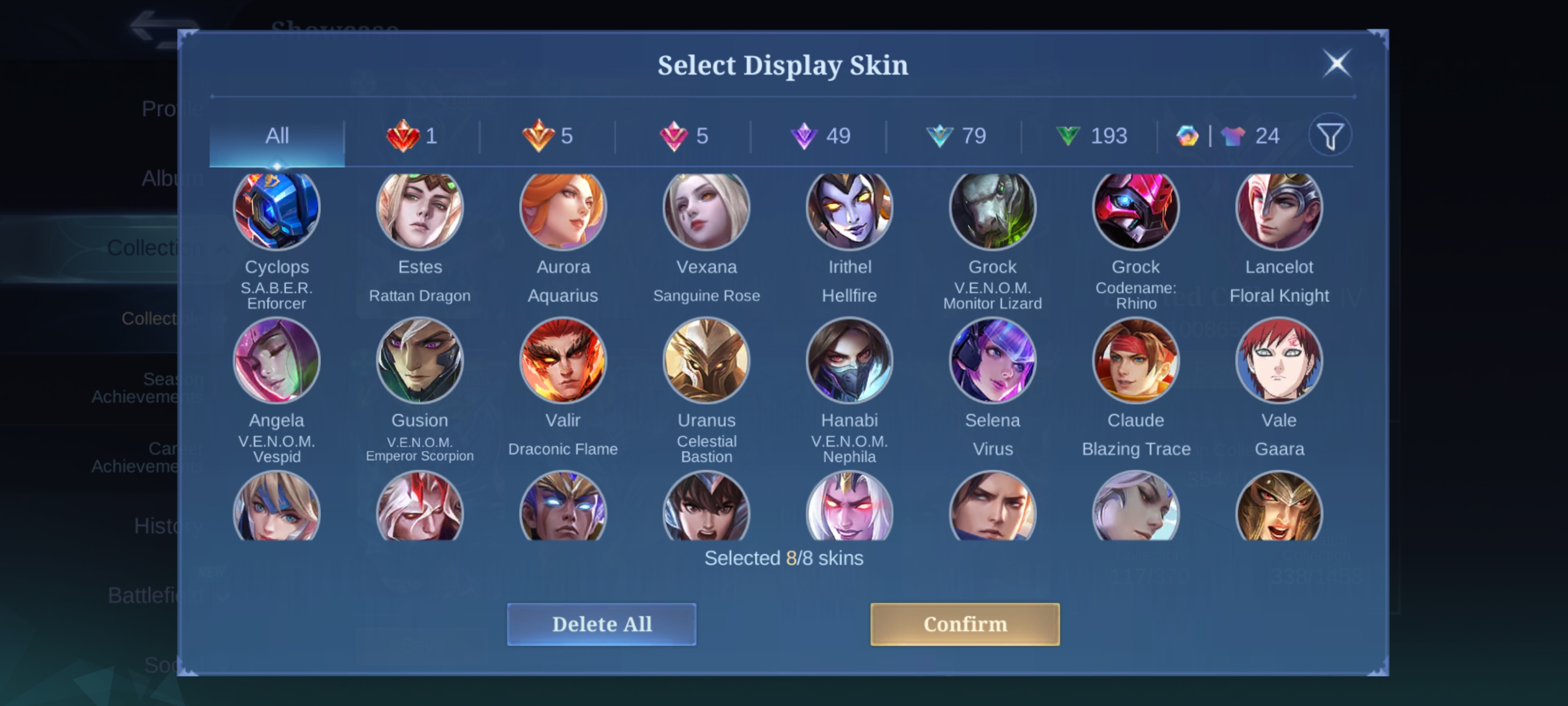This screenshot has height=706, width=1568.
Task: Choose Irithel's Hellfire skin
Action: pos(849,209)
